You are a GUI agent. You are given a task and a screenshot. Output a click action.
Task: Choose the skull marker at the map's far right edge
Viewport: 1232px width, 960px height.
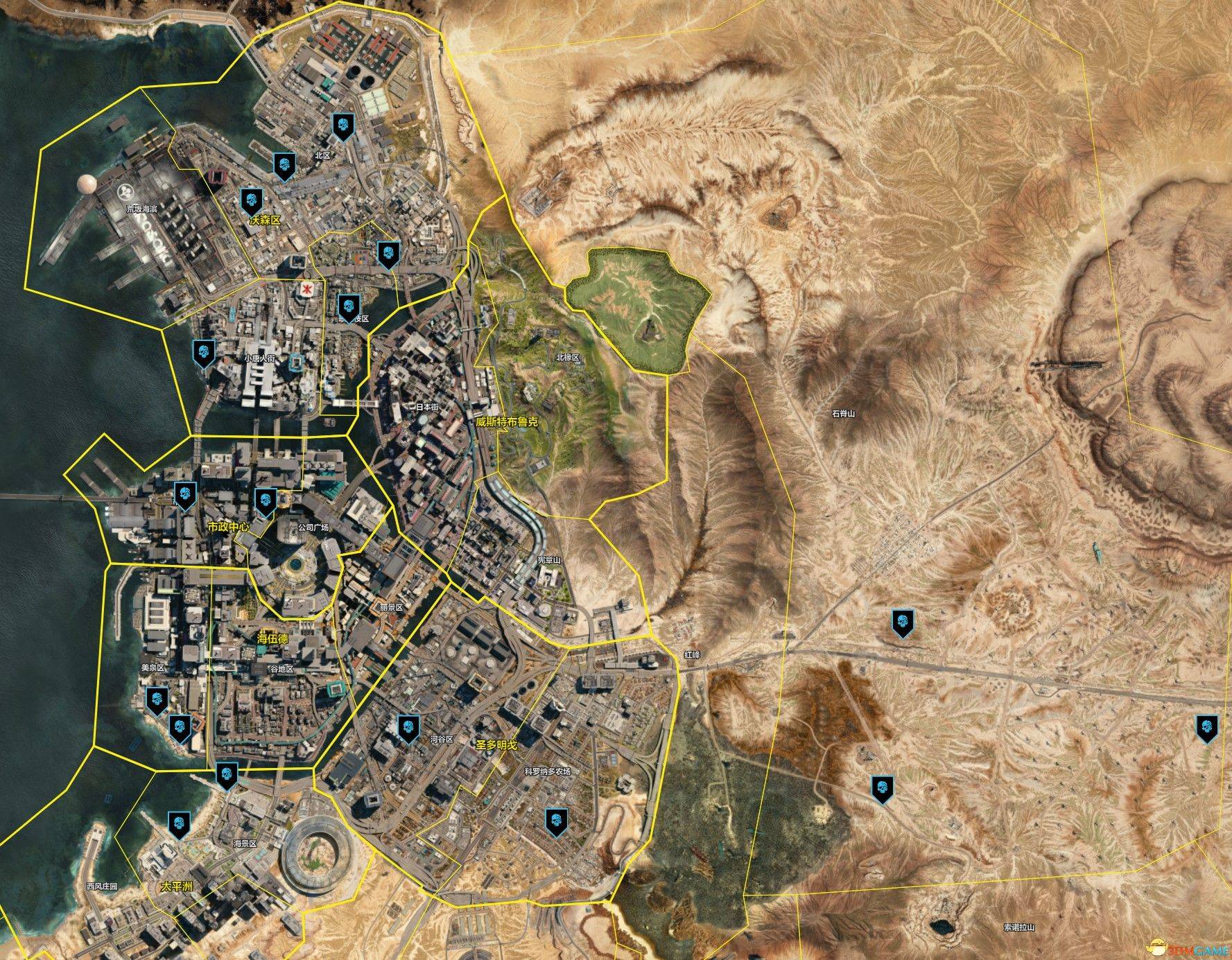point(1207,729)
